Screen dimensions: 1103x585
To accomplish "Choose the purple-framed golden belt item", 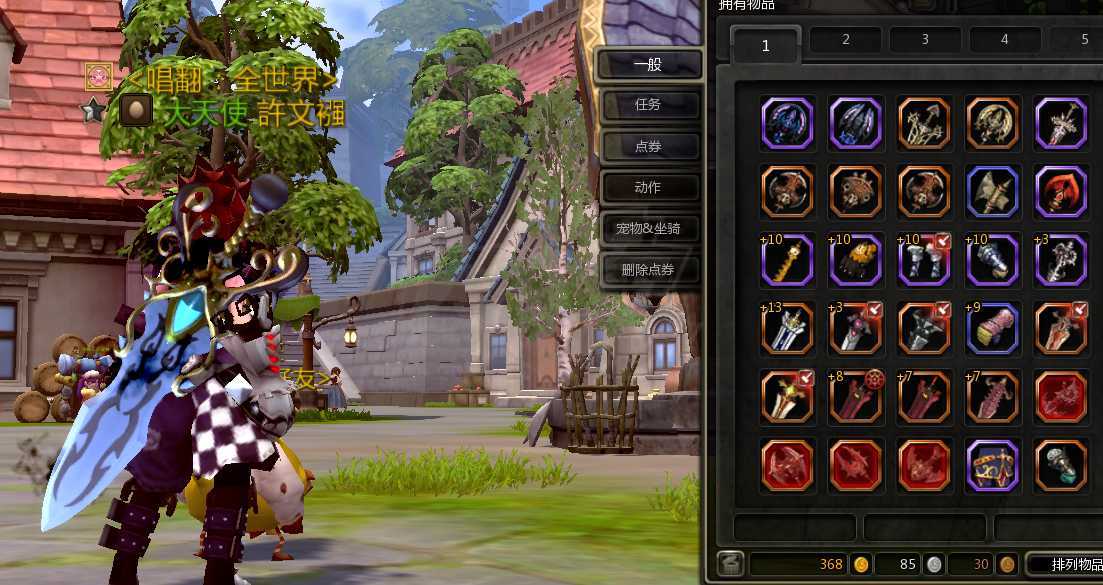I will coord(993,466).
